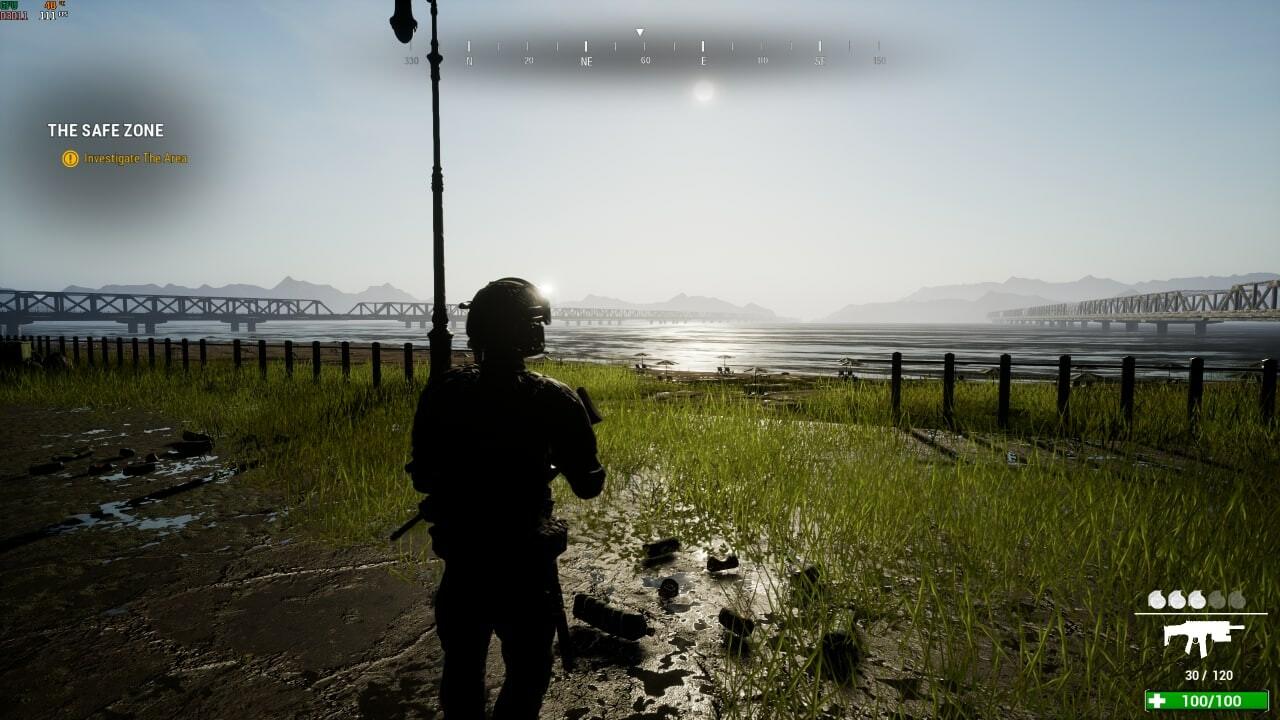
Task: Select the rightmost greyed-out grenade icon
Action: pyautogui.click(x=1238, y=599)
